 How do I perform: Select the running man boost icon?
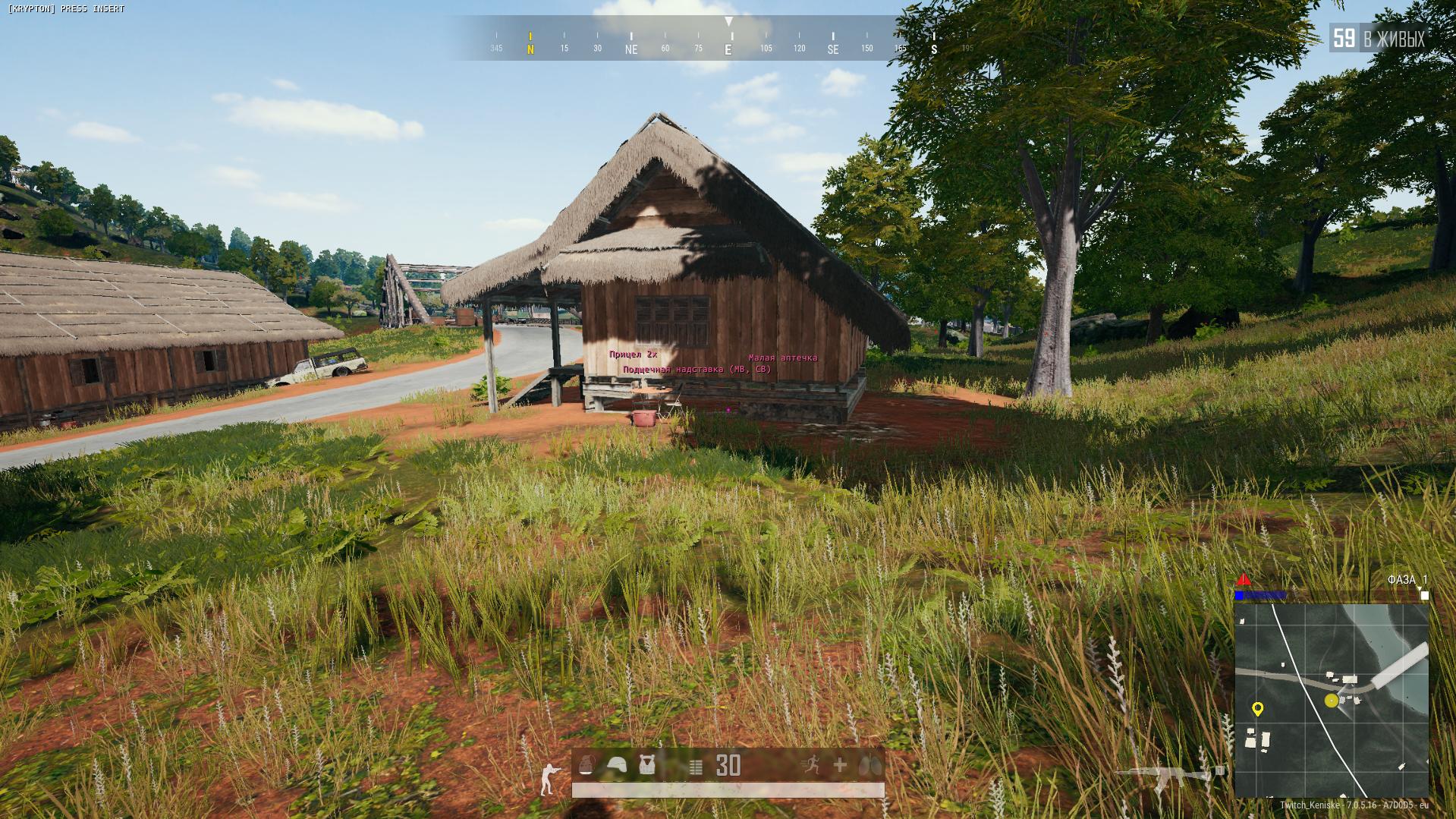click(810, 765)
